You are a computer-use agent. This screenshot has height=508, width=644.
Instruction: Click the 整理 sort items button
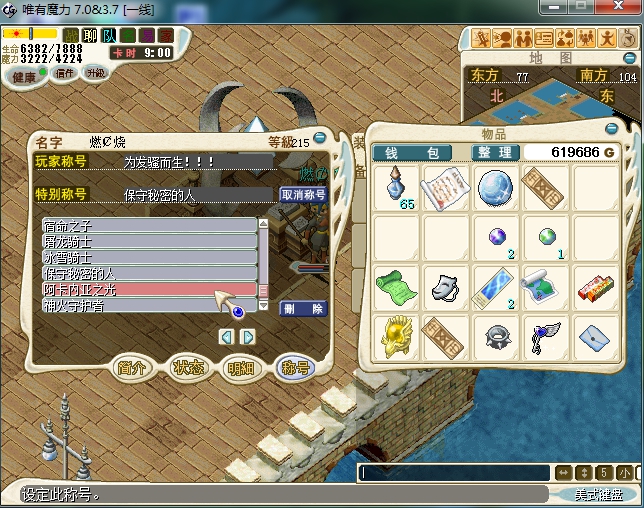click(495, 153)
